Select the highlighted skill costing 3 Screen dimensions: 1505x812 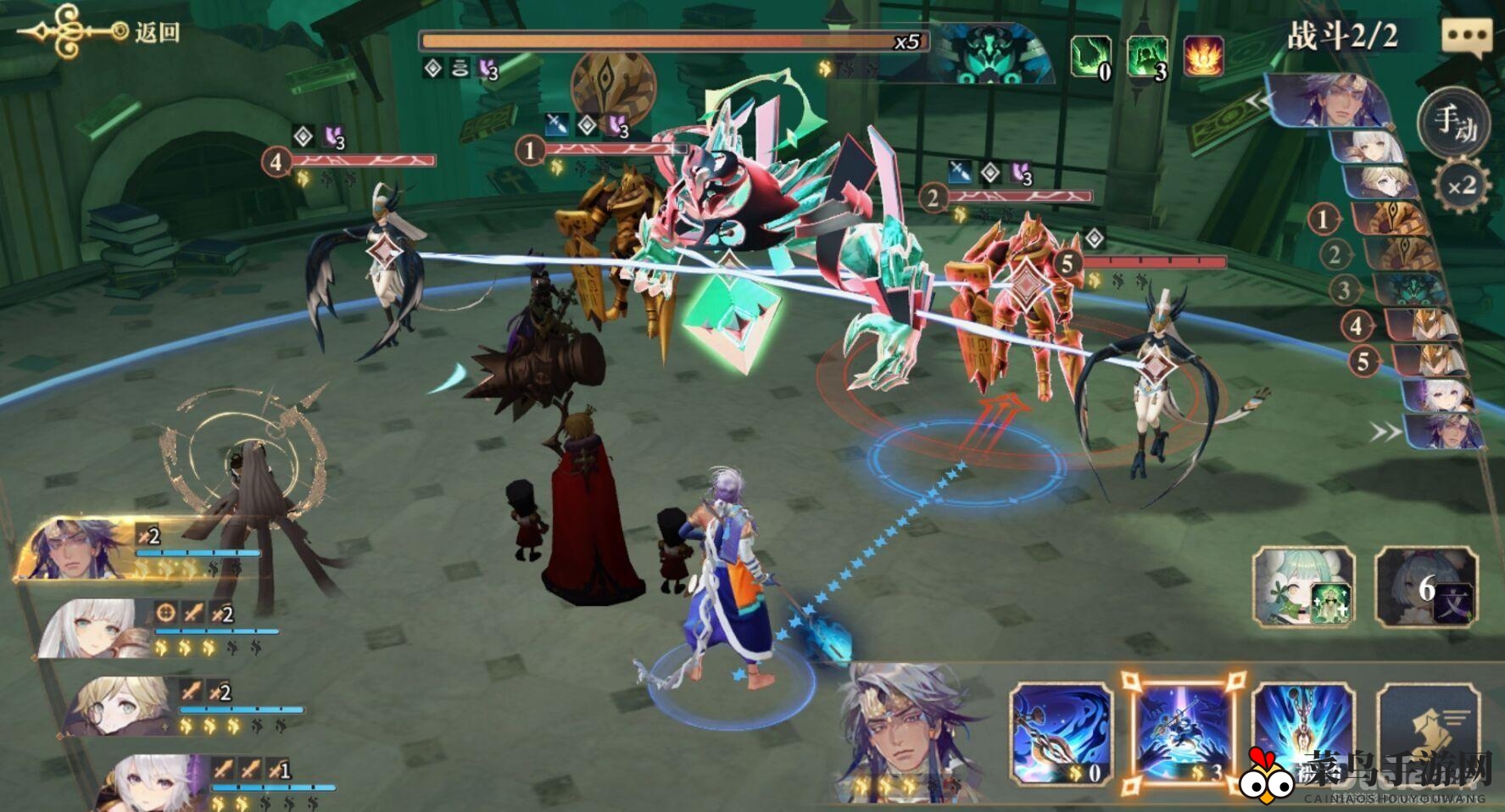click(1183, 734)
